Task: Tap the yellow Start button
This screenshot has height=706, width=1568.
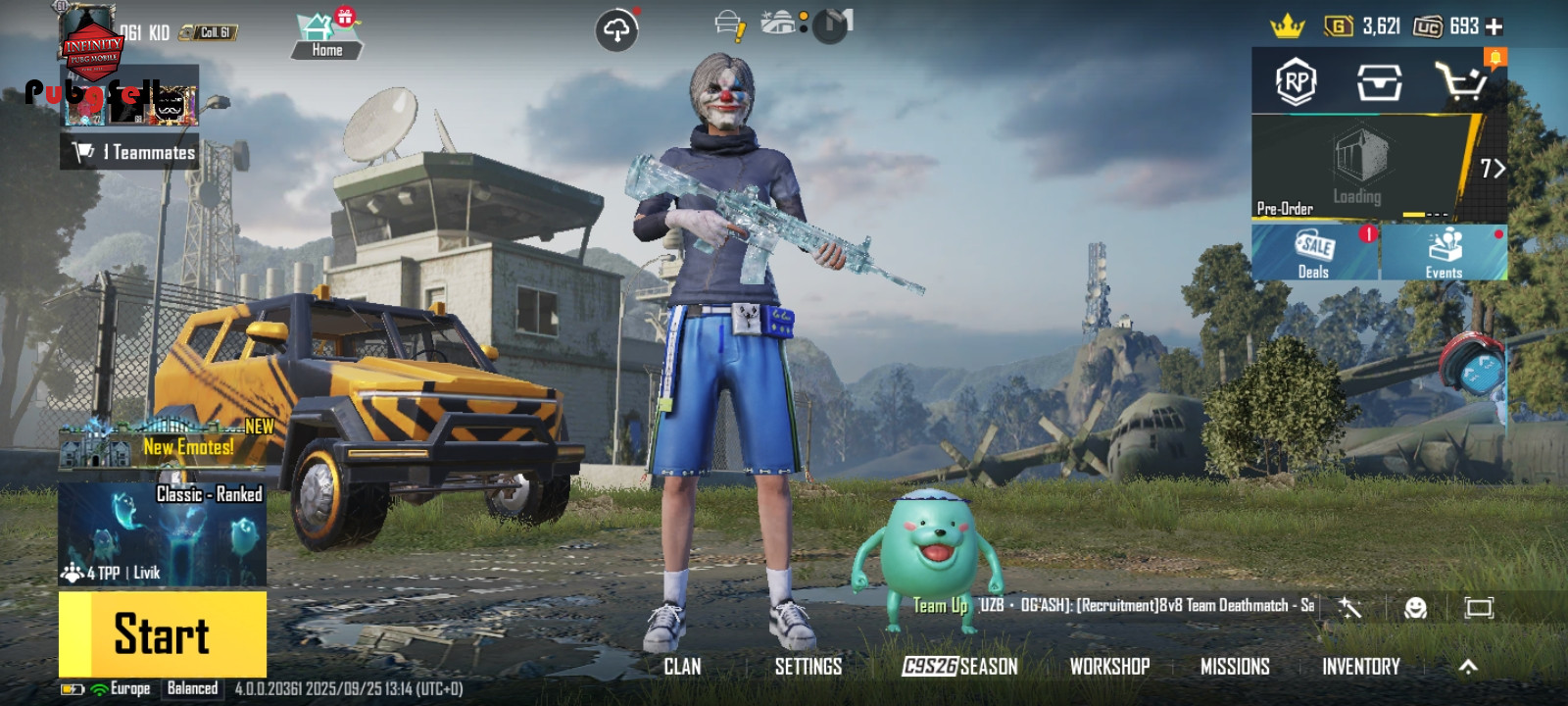Action: pos(163,633)
